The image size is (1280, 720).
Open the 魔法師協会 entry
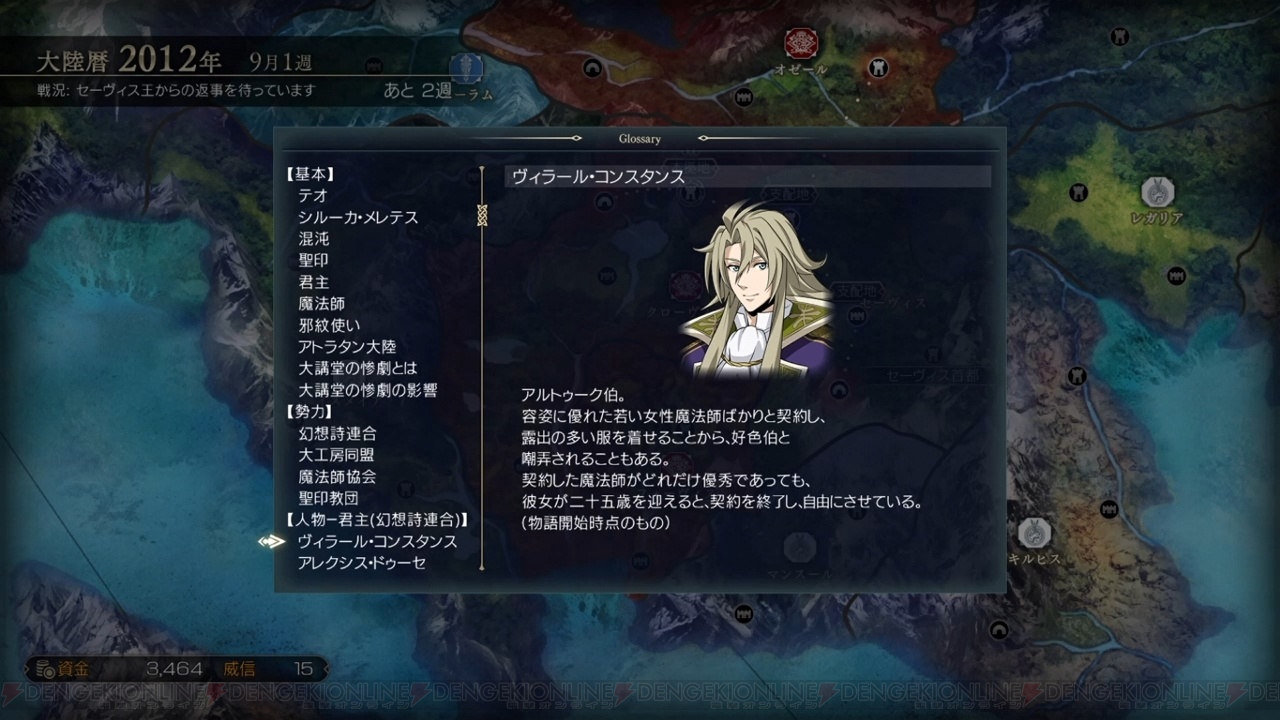coord(337,477)
